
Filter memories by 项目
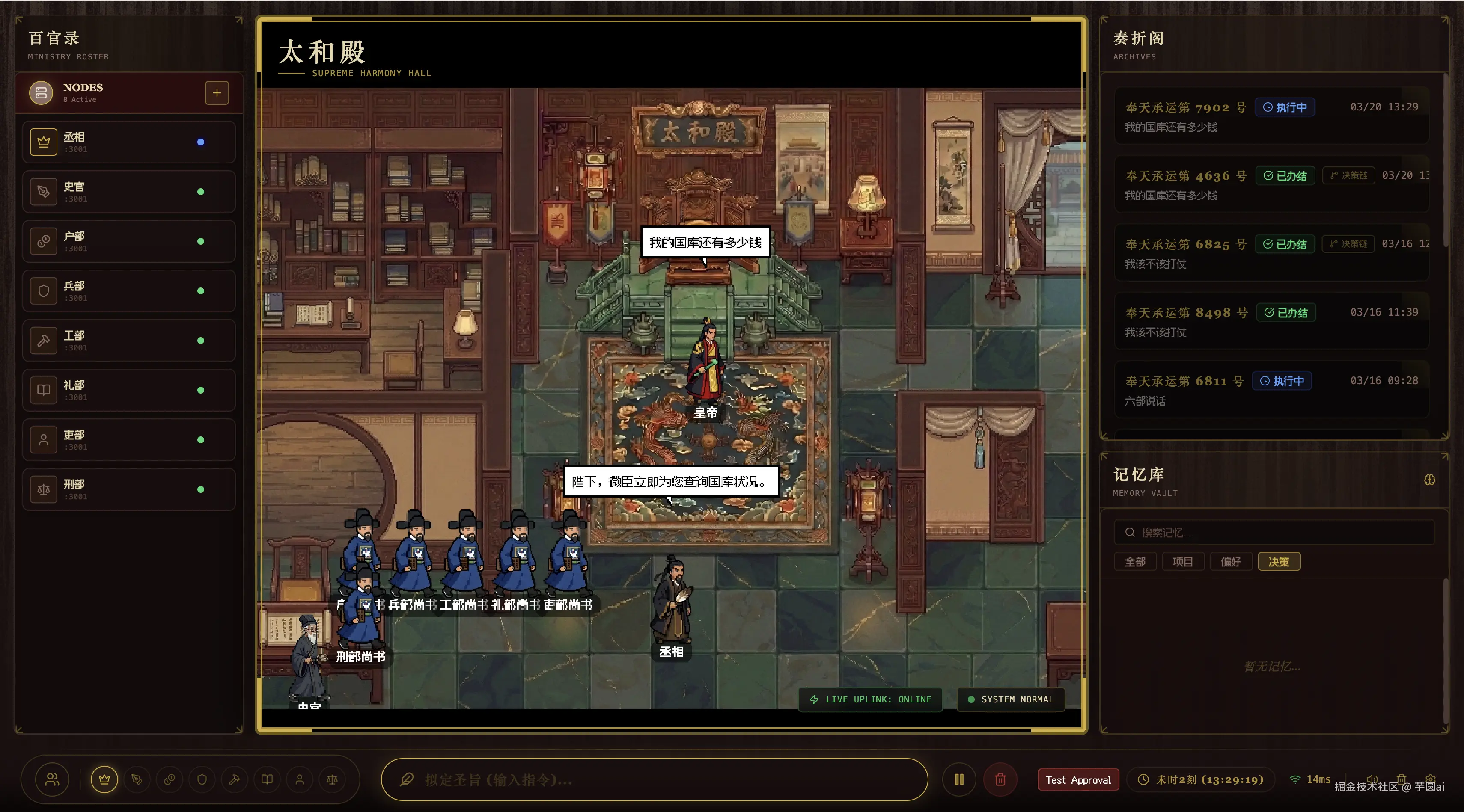[x=1183, y=562]
